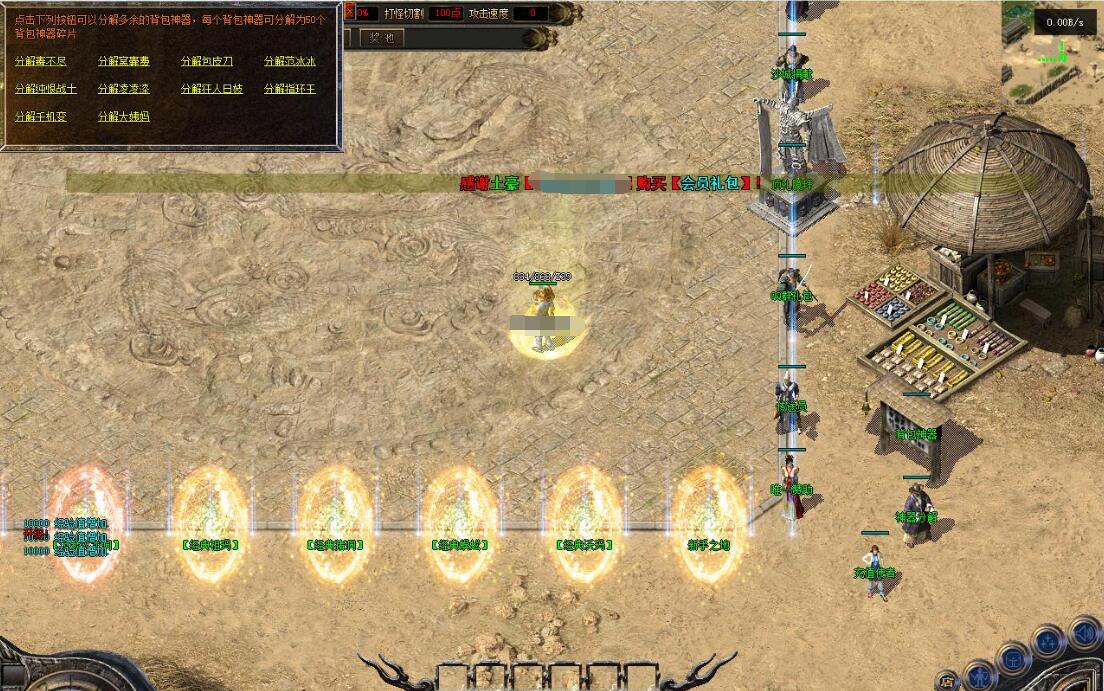Select the 分解纯恨战士 option
The height and width of the screenshot is (691, 1104).
click(46, 89)
